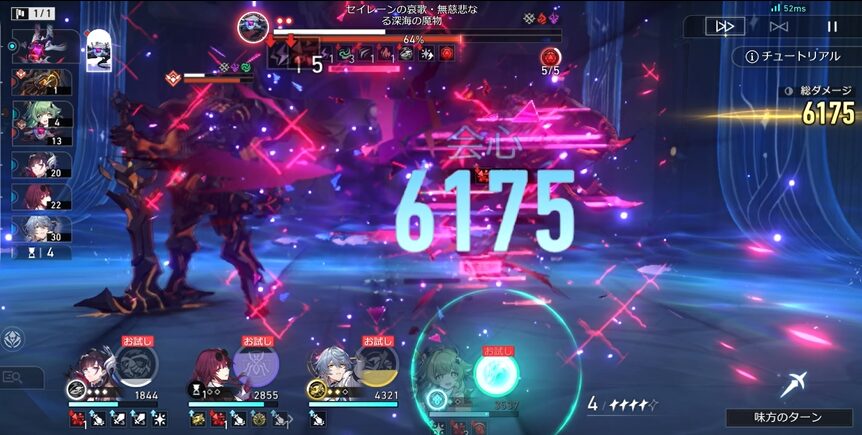Click the round emblem icon above the magnifier

pyautogui.click(x=14, y=339)
